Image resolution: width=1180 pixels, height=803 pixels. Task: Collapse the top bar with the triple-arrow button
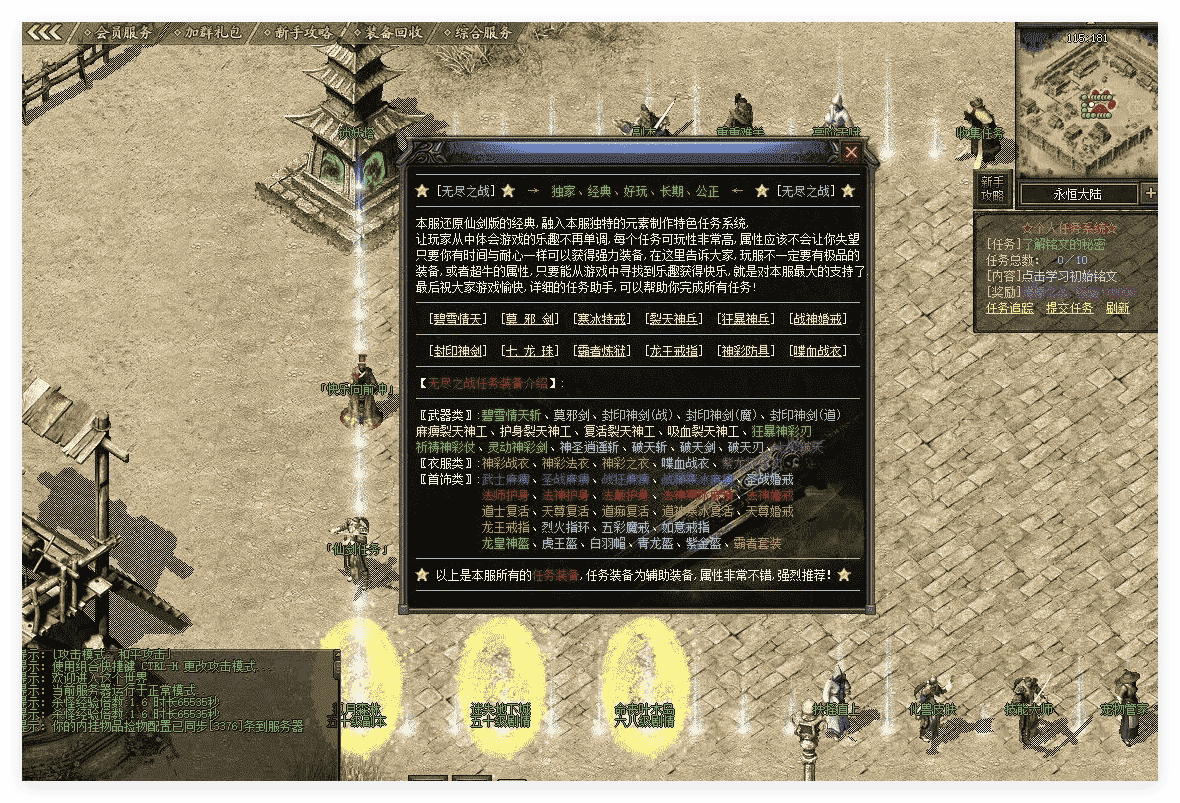(x=45, y=32)
